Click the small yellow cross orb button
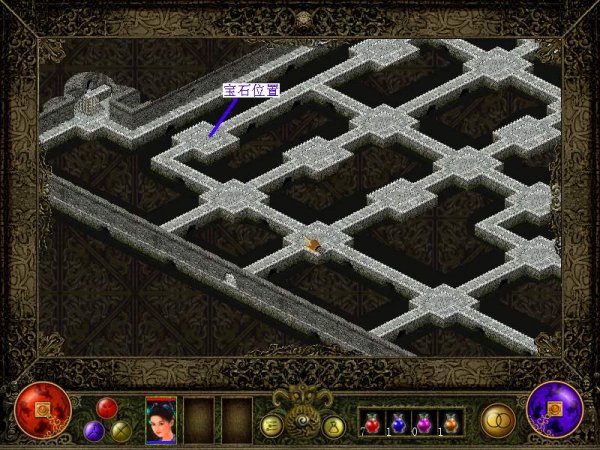This screenshot has height=450, width=600. 121,431
